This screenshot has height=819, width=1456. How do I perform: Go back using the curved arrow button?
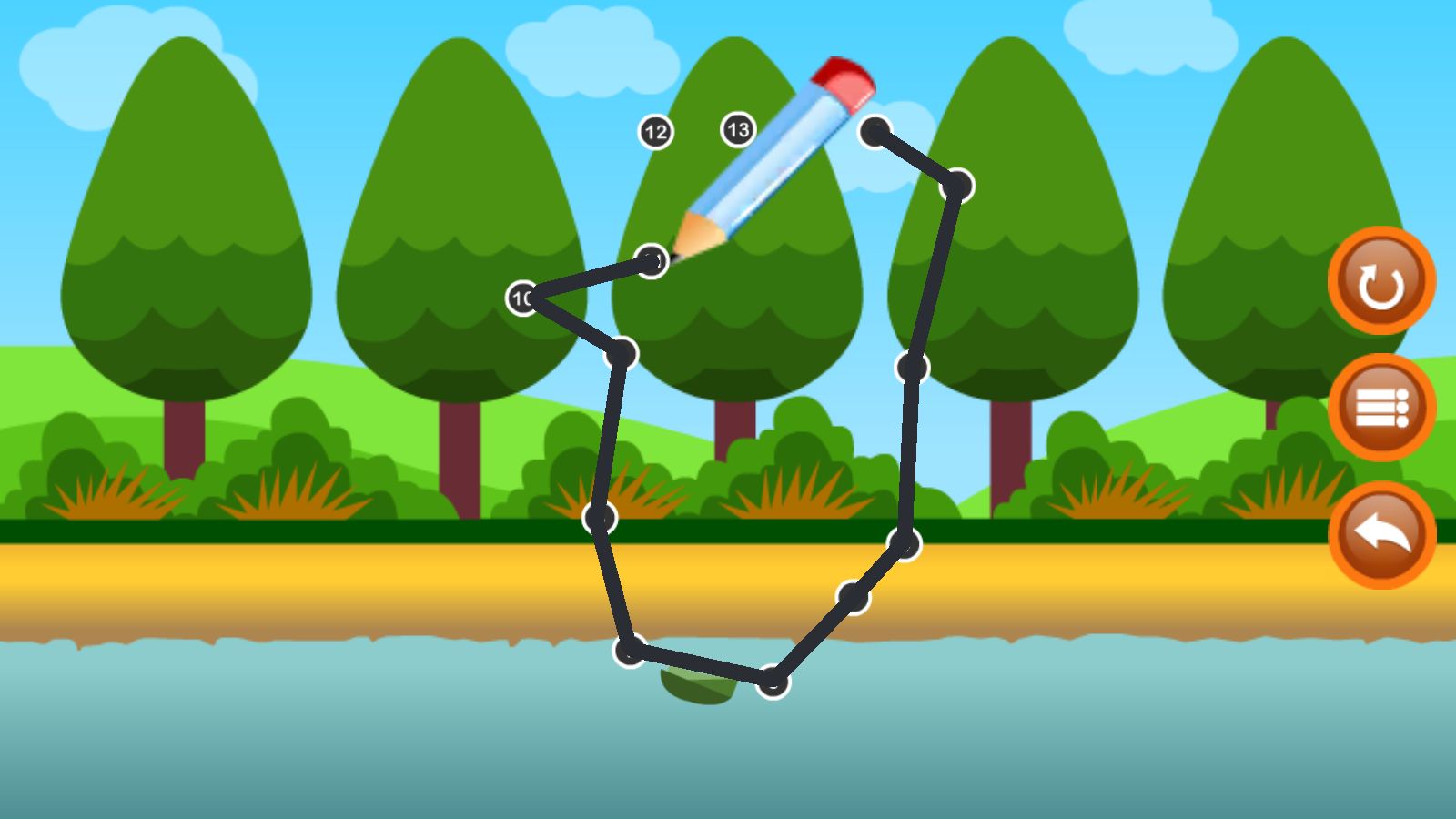click(1380, 535)
